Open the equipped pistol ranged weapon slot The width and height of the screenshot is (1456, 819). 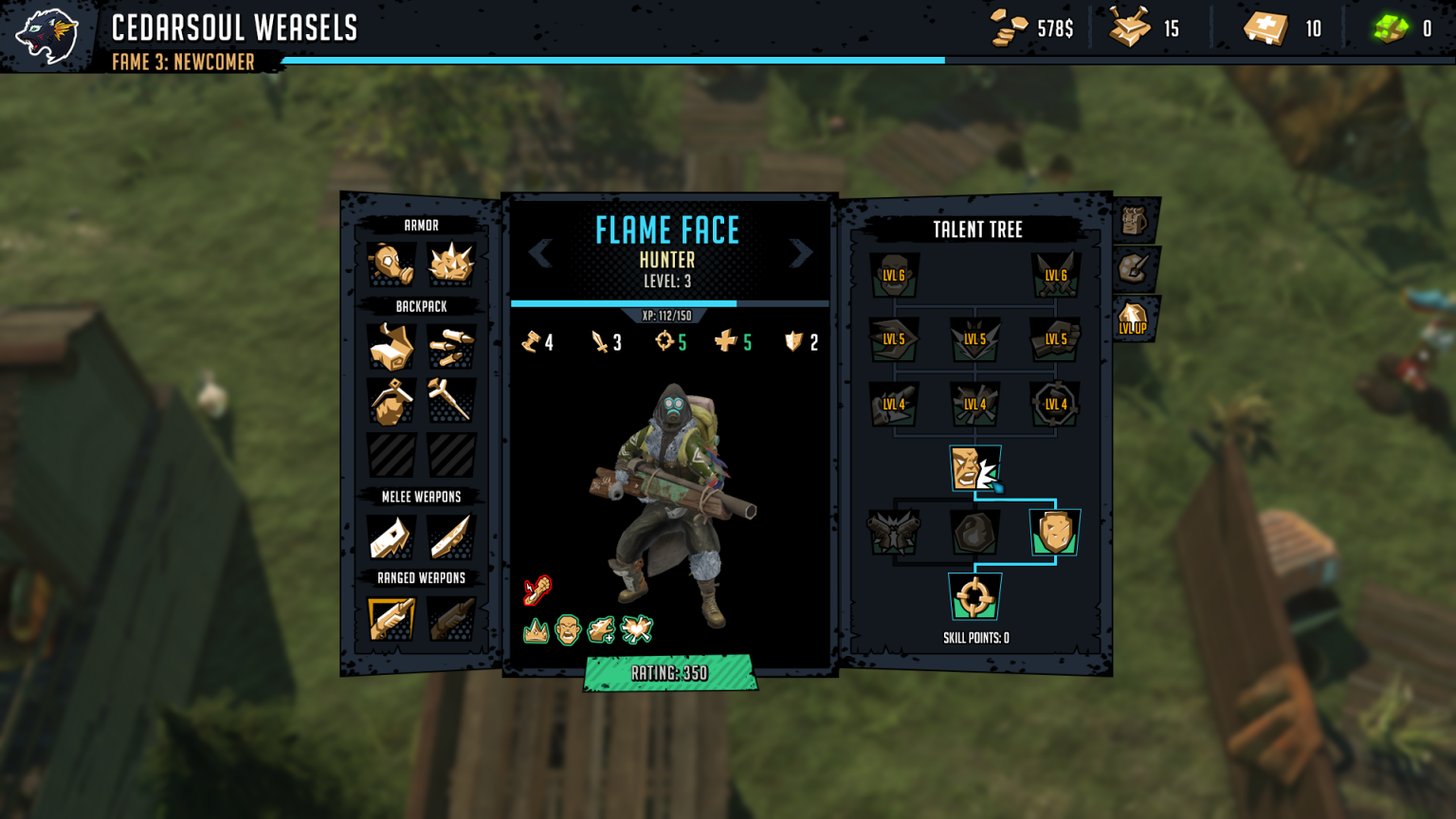tap(391, 617)
